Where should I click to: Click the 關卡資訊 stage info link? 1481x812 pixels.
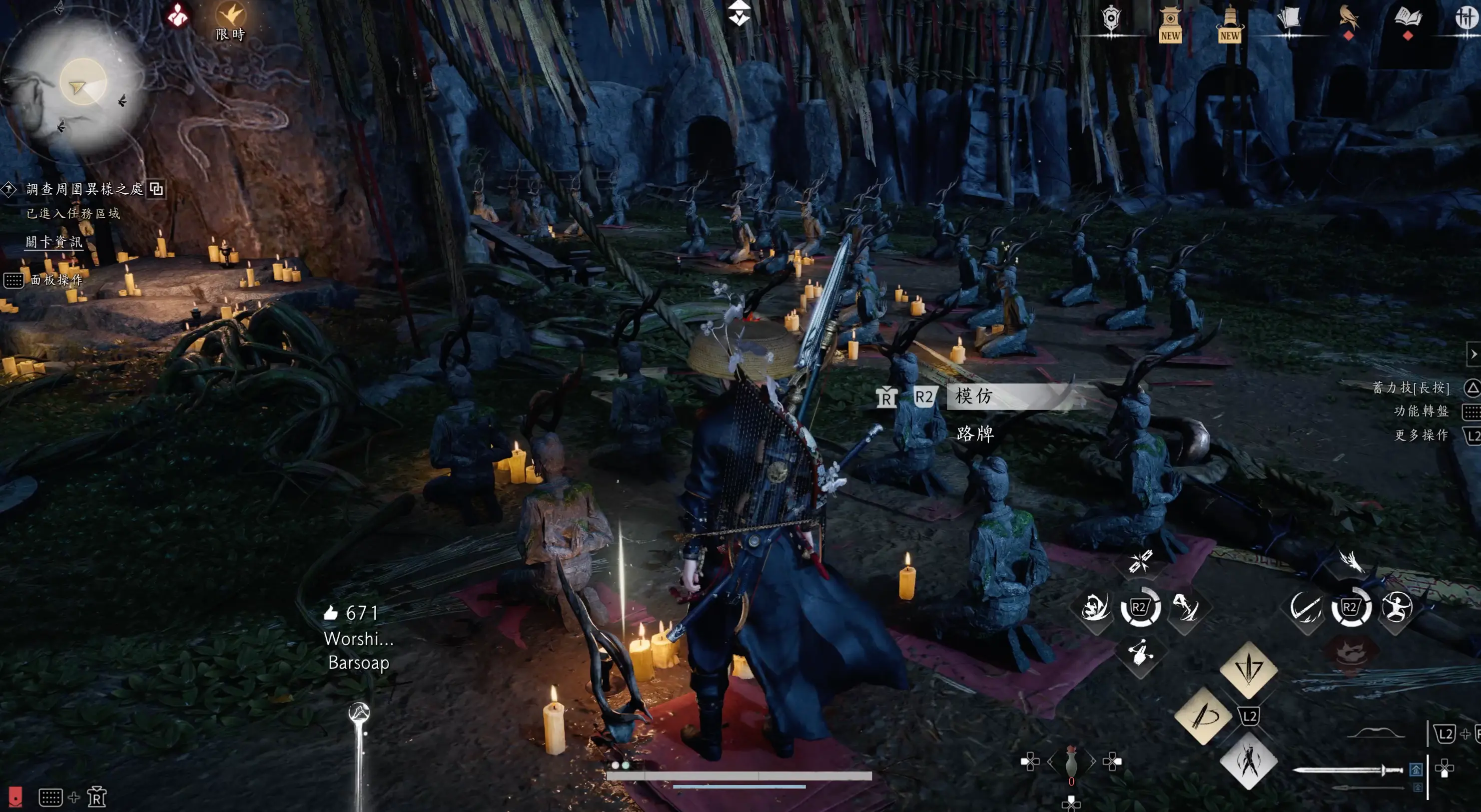coord(53,242)
